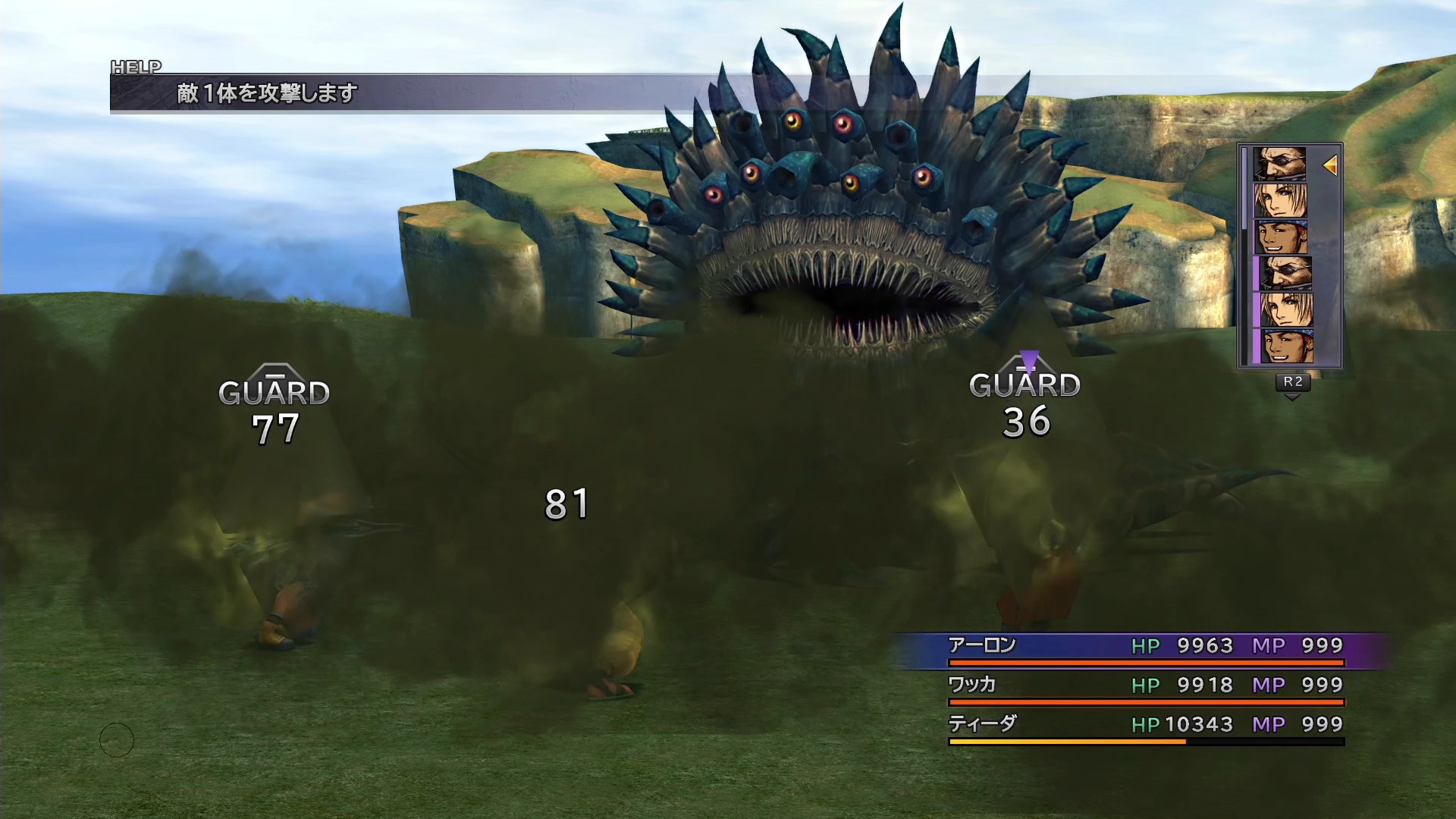Image resolution: width=1456 pixels, height=819 pixels.
Task: Select Auron's row in the party status list
Action: pos(1145,647)
